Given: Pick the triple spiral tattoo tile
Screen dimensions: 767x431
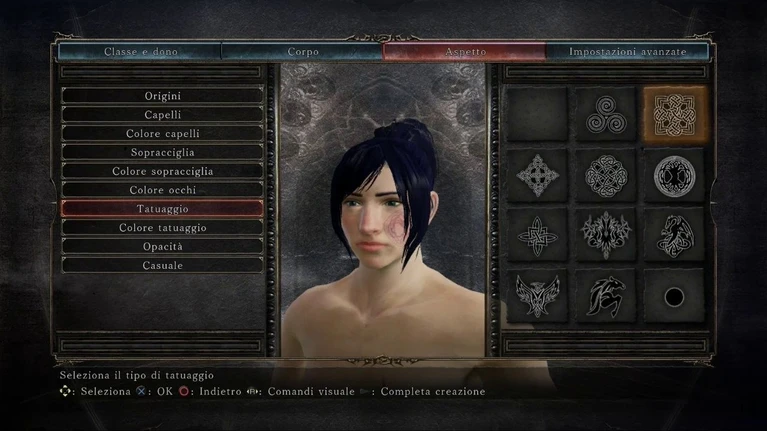Looking at the screenshot, I should [606, 114].
